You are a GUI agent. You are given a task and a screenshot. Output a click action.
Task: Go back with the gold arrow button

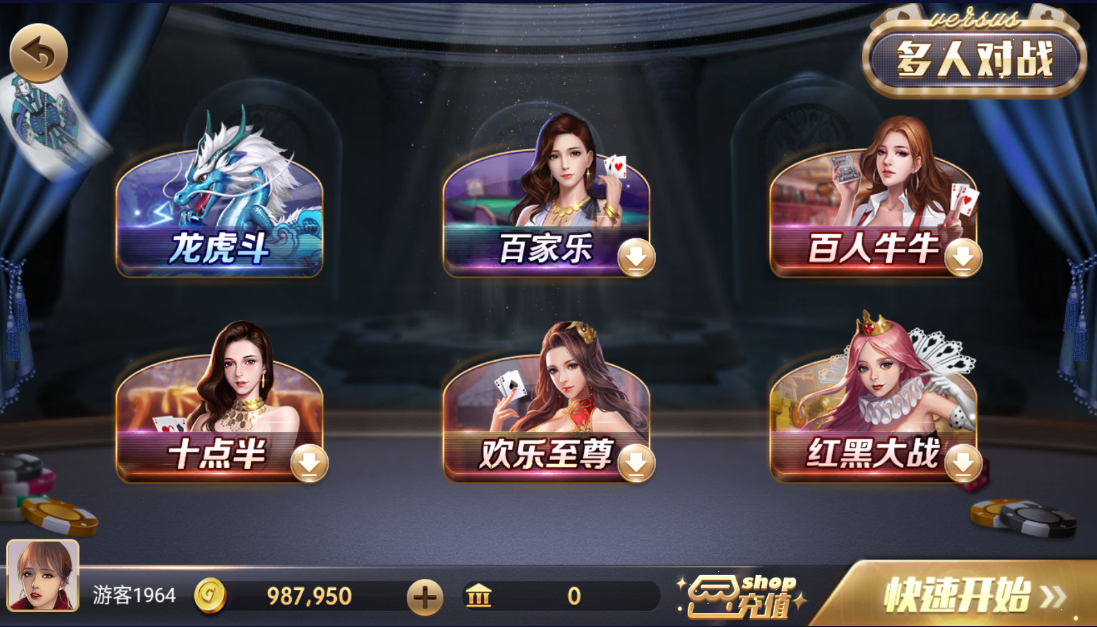39,53
